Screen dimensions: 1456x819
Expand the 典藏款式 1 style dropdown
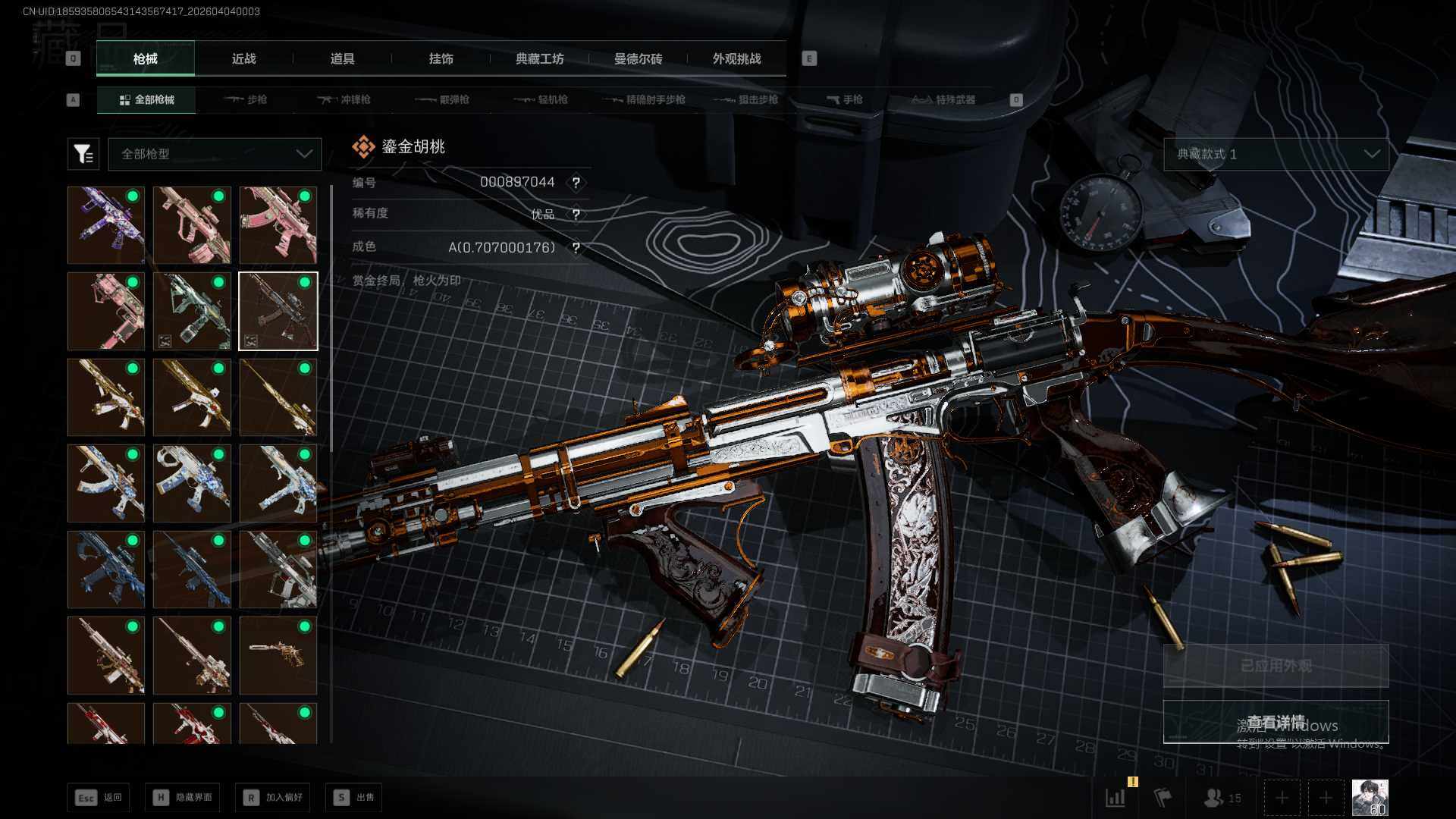(1276, 154)
